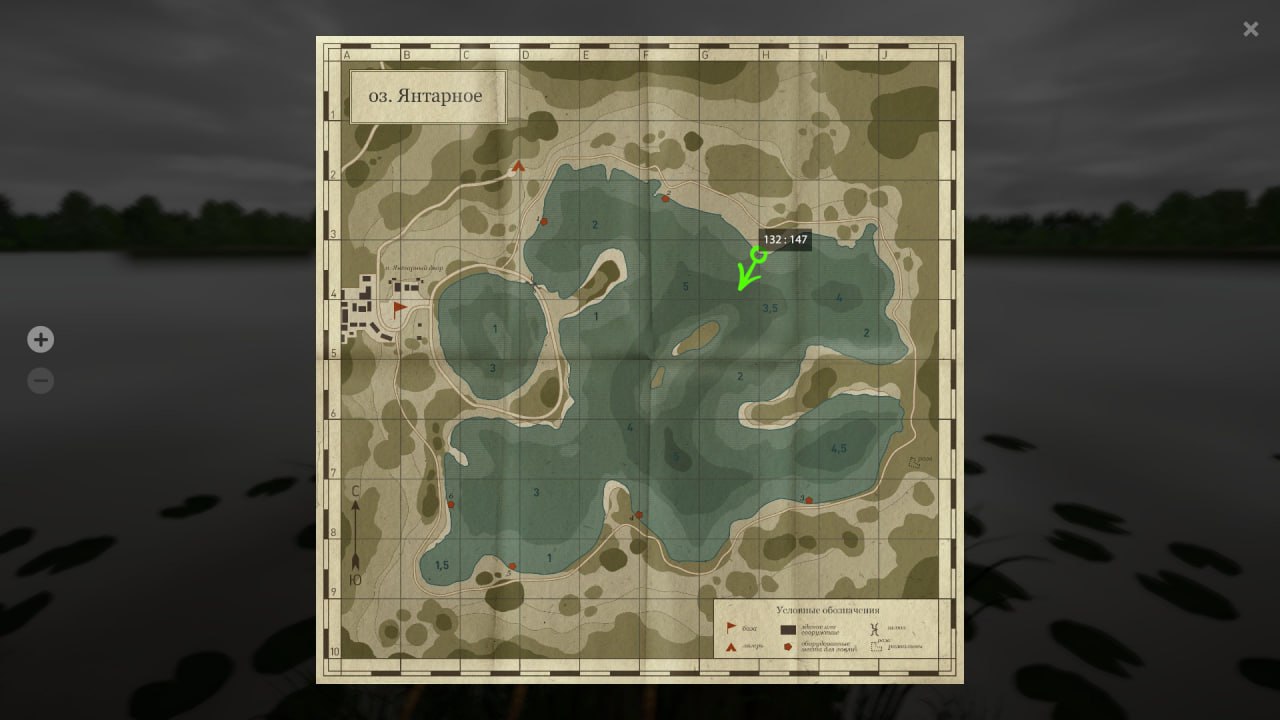1280x720 pixels.
Task: Choose fishing spot marker number 4
Action: [x=639, y=515]
